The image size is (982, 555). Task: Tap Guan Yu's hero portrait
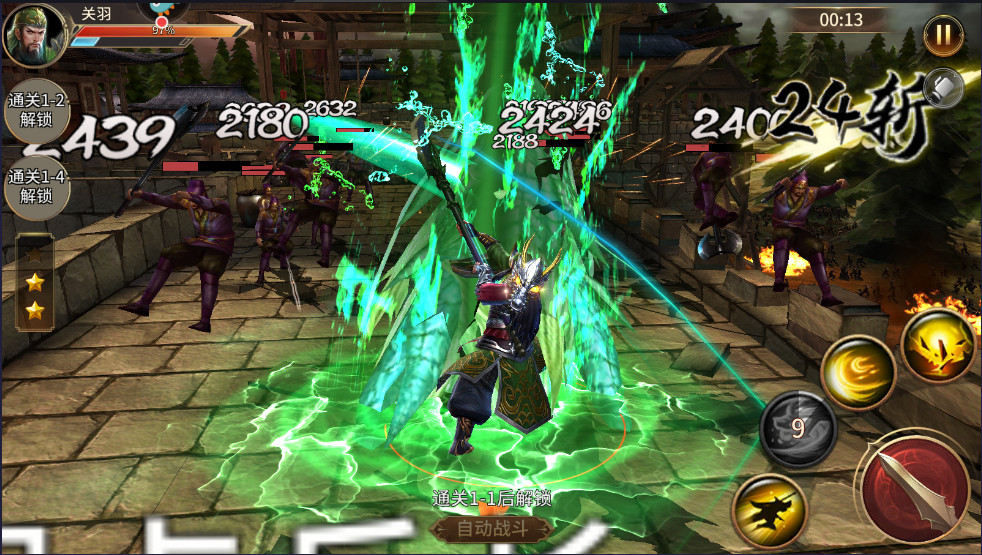tap(35, 36)
